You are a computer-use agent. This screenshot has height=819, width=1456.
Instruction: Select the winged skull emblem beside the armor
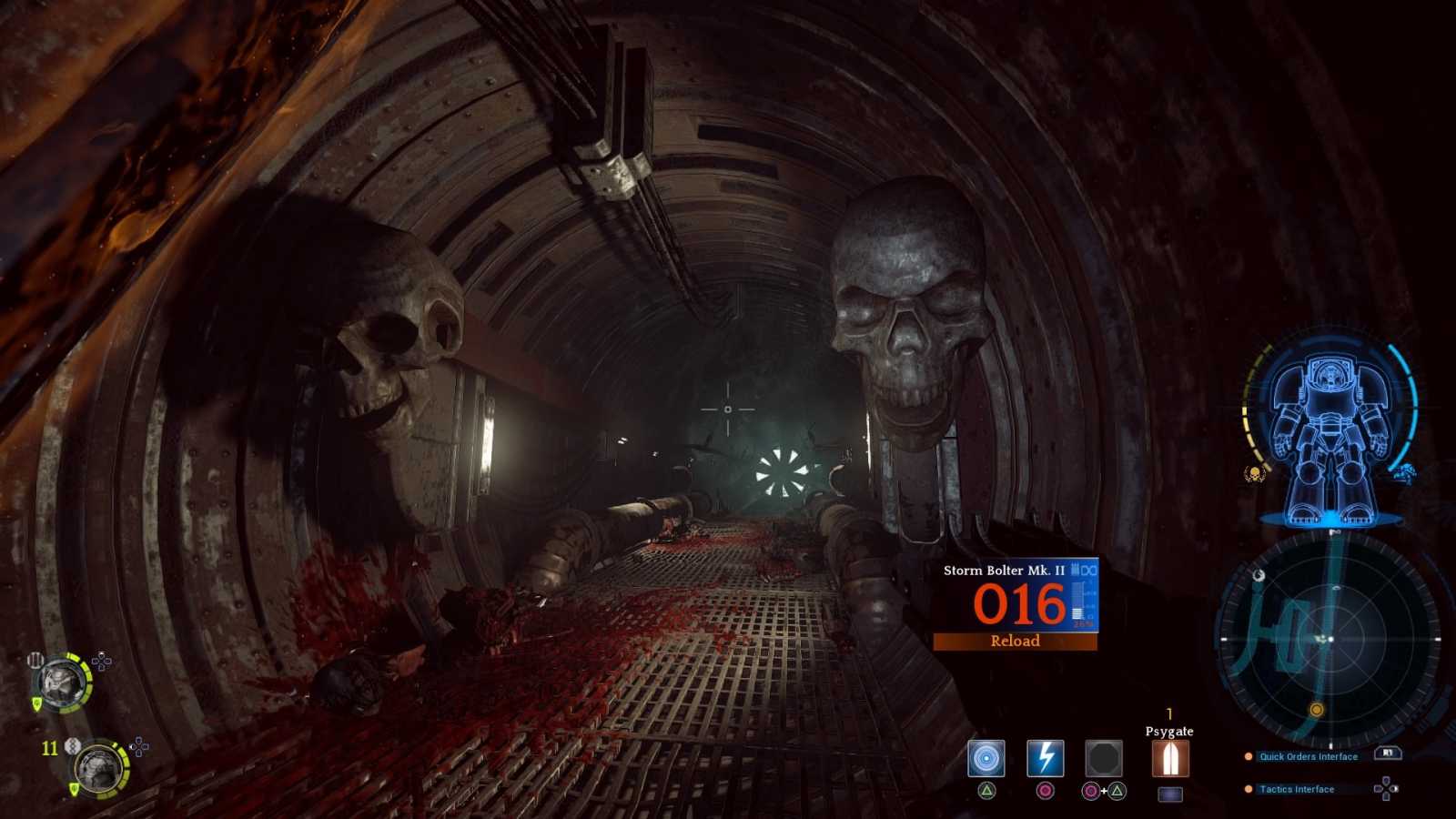1255,473
